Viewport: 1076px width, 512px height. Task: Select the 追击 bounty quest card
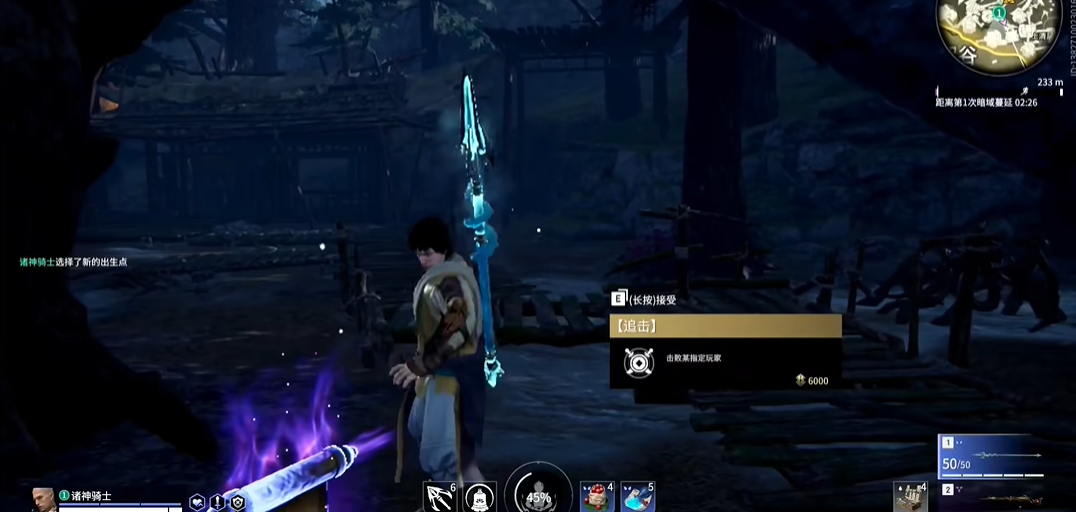(725, 351)
